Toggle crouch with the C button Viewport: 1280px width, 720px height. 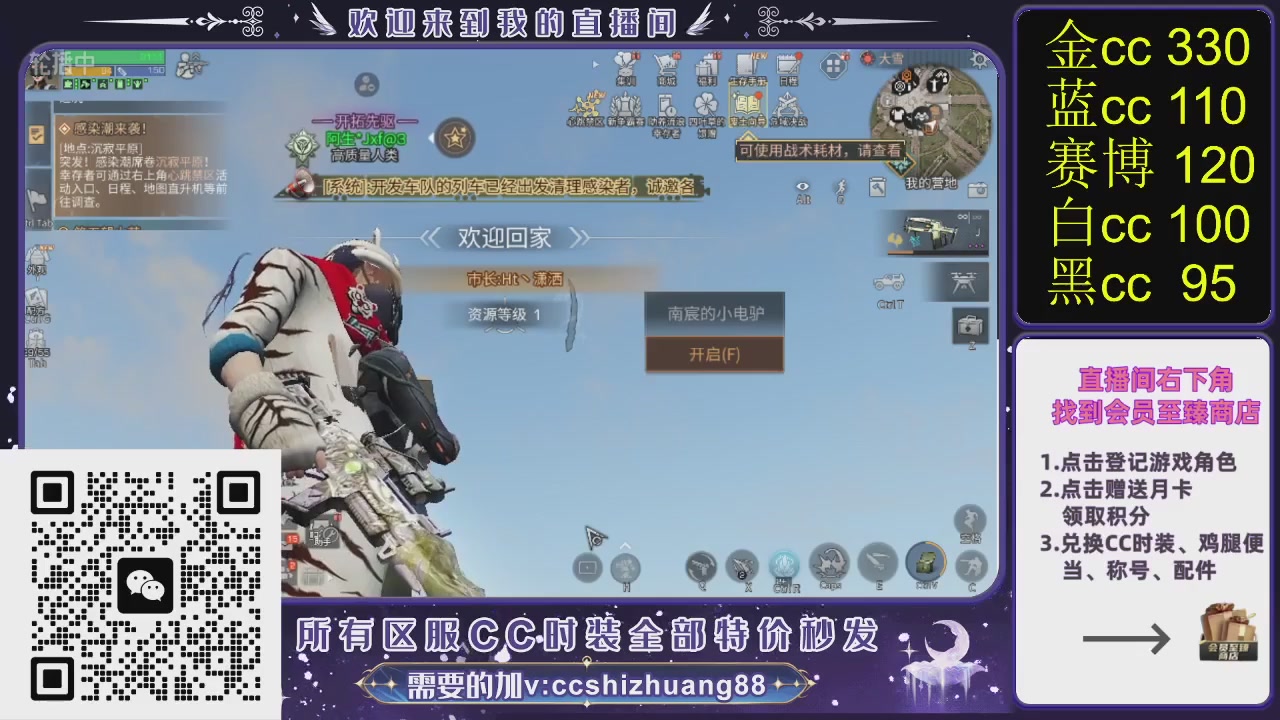(x=971, y=565)
